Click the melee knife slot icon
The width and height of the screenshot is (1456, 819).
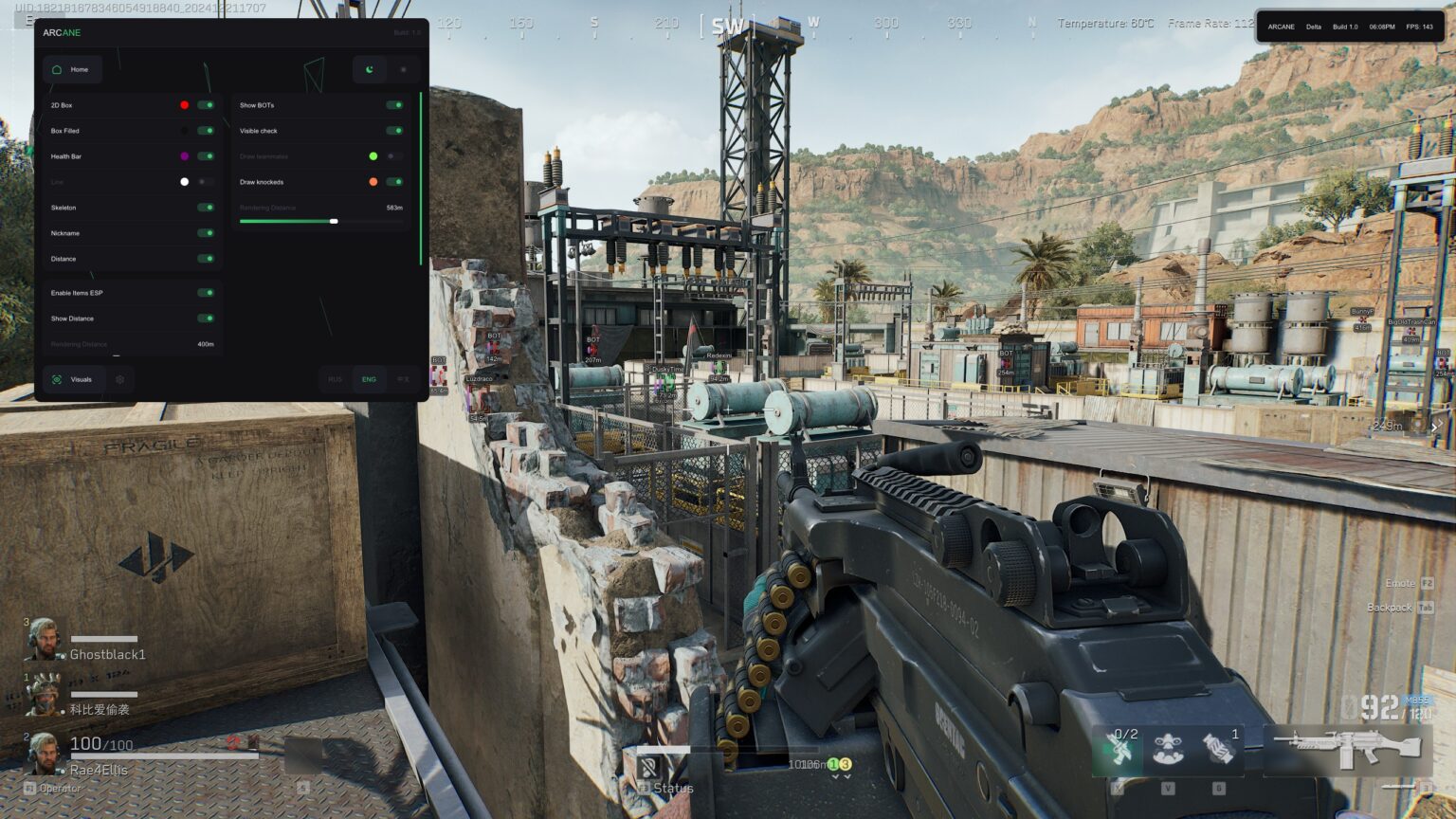click(x=1120, y=747)
